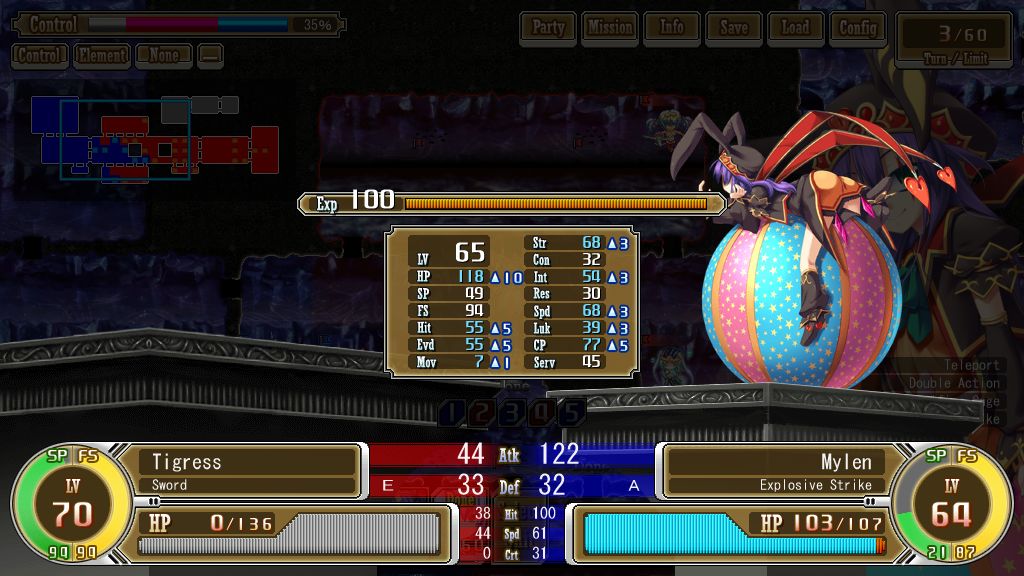Open the Party menu
Image resolution: width=1024 pixels, height=576 pixels.
coord(548,28)
